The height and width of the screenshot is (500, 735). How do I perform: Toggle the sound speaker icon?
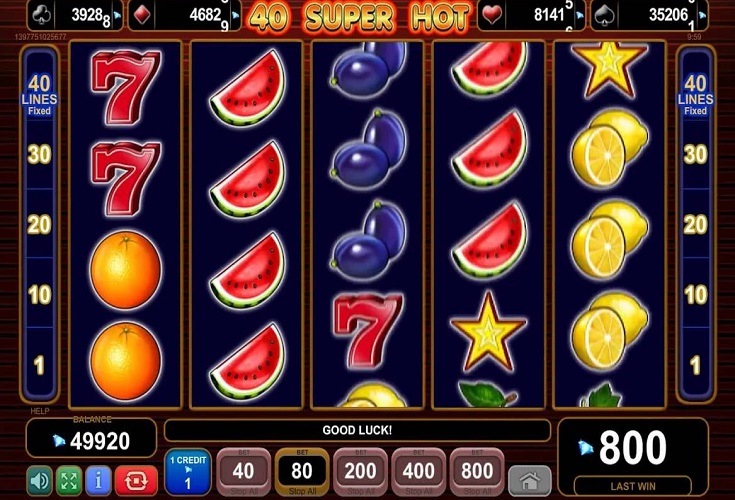(39, 480)
